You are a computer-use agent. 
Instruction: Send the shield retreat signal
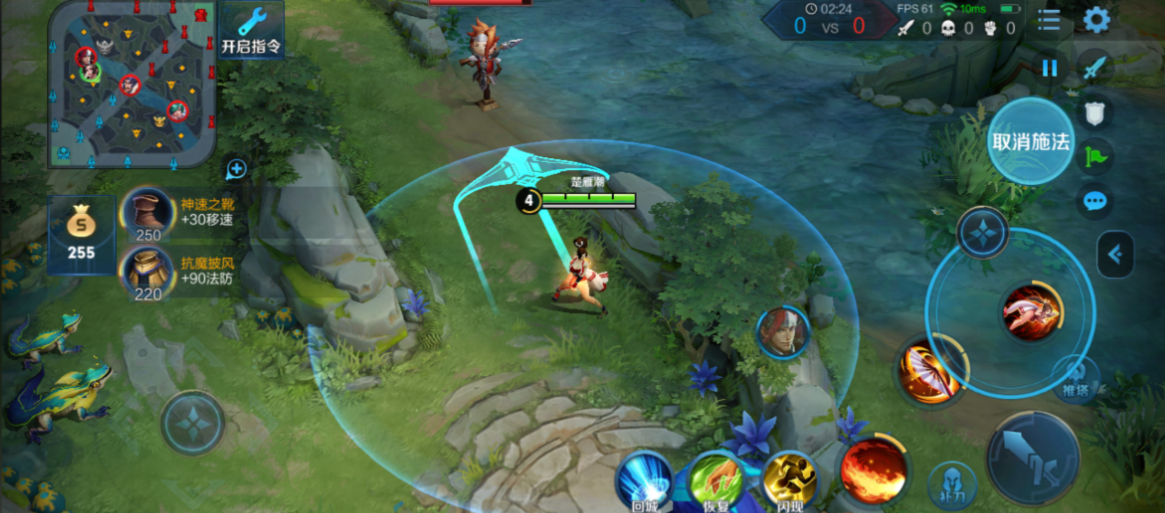[1096, 112]
